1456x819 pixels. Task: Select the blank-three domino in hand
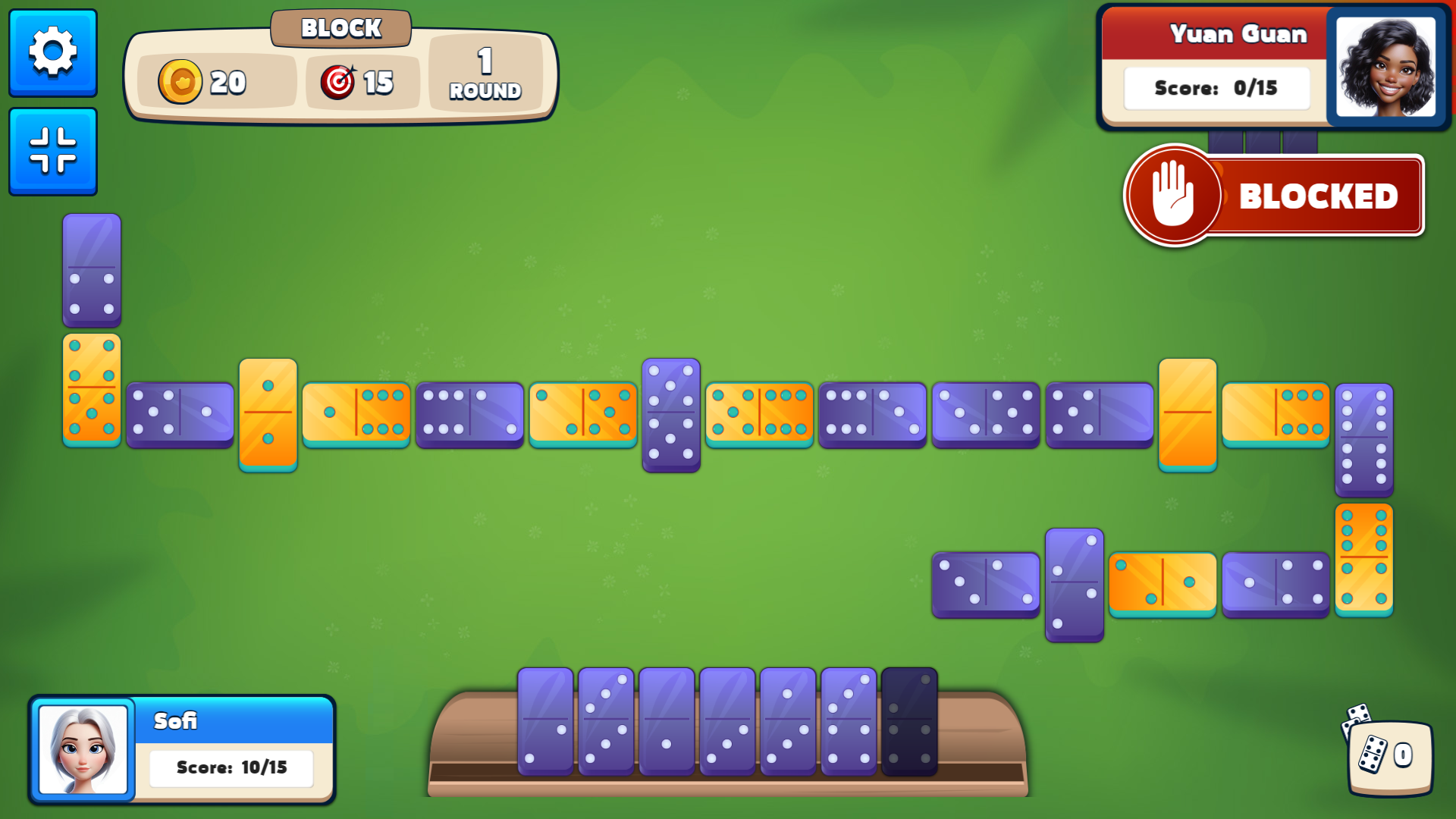coord(727,720)
